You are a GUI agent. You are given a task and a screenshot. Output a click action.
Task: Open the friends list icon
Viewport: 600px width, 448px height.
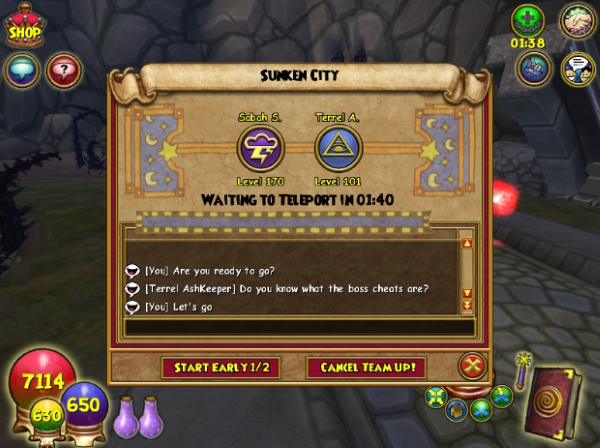coord(577,68)
